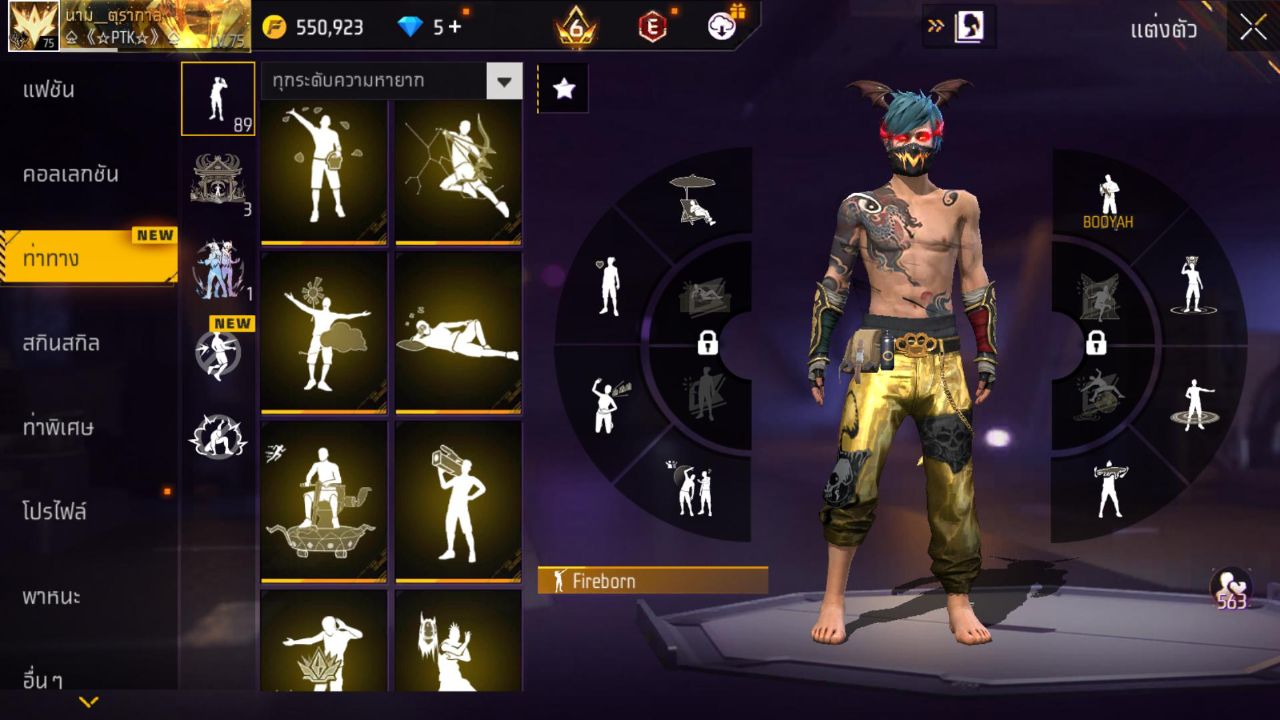Screen dimensions: 1280x720
Task: Toggle the star favorites filter
Action: click(564, 89)
